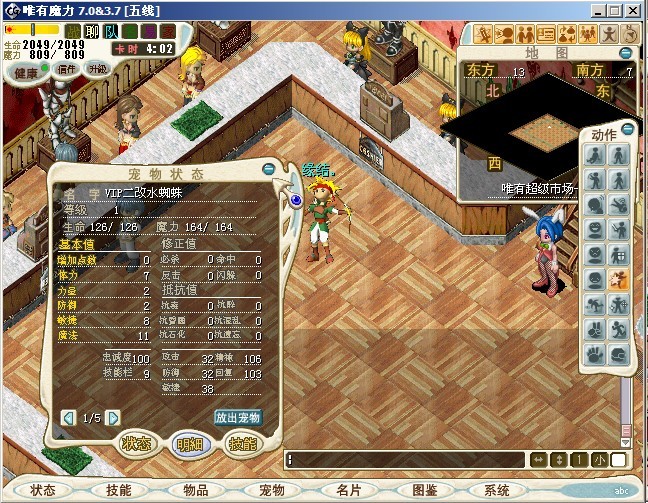Go to the previous pet page arrow
648x503 pixels.
point(68,417)
